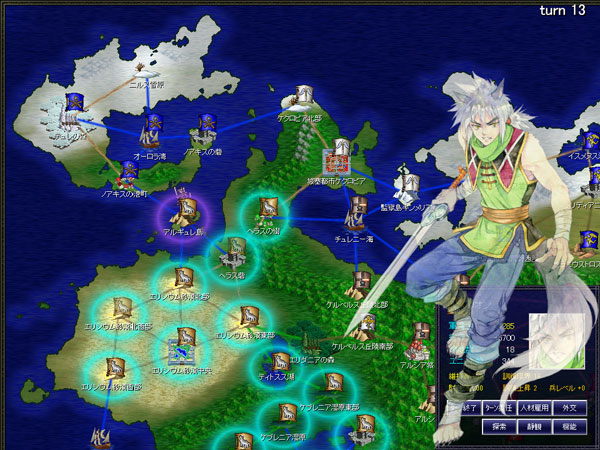Screen dimensions: 600x450
Task: Click the 人材雇用 hire personnel button
Action: click(535, 407)
